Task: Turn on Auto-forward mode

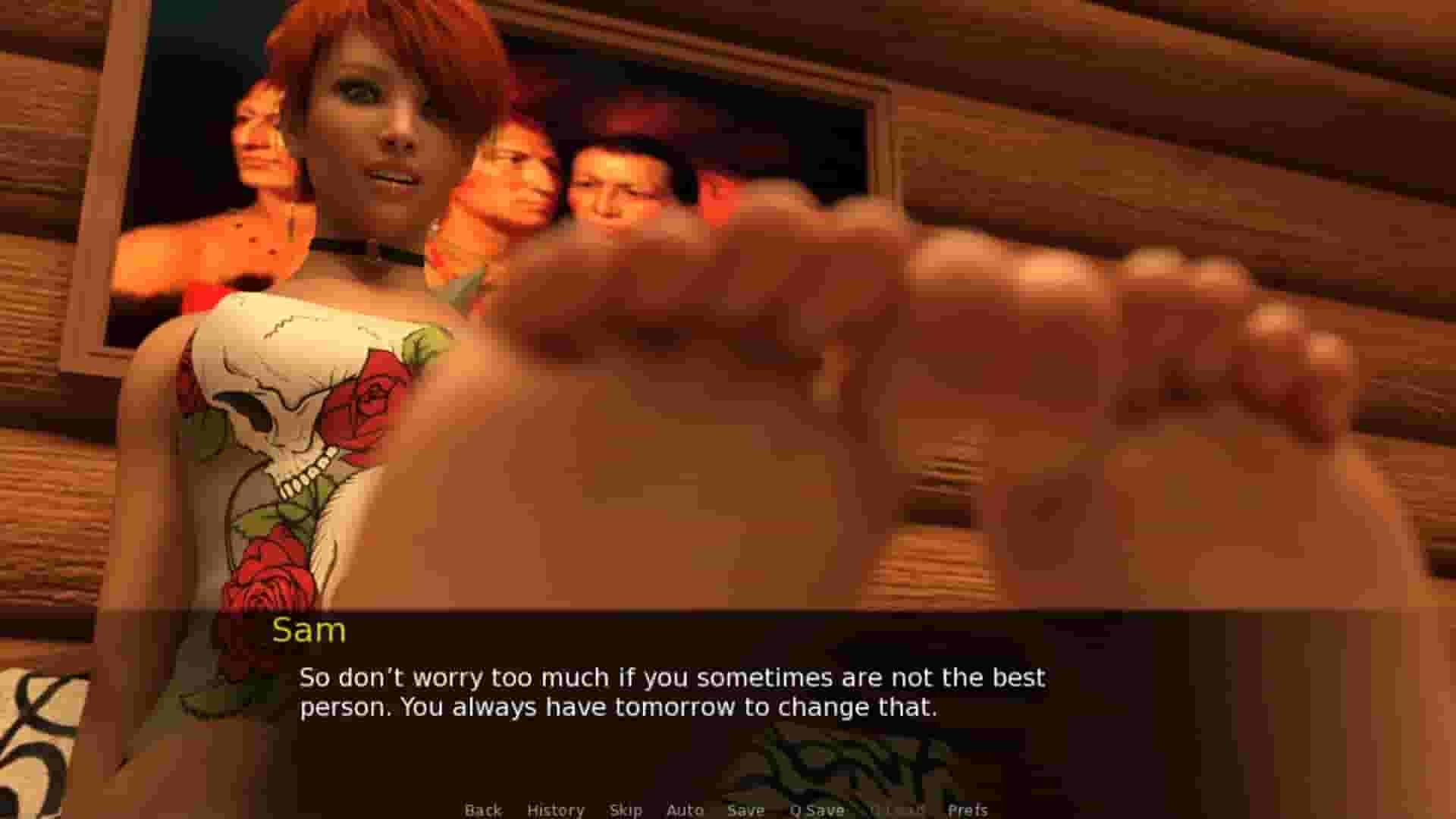Action: pyautogui.click(x=685, y=810)
